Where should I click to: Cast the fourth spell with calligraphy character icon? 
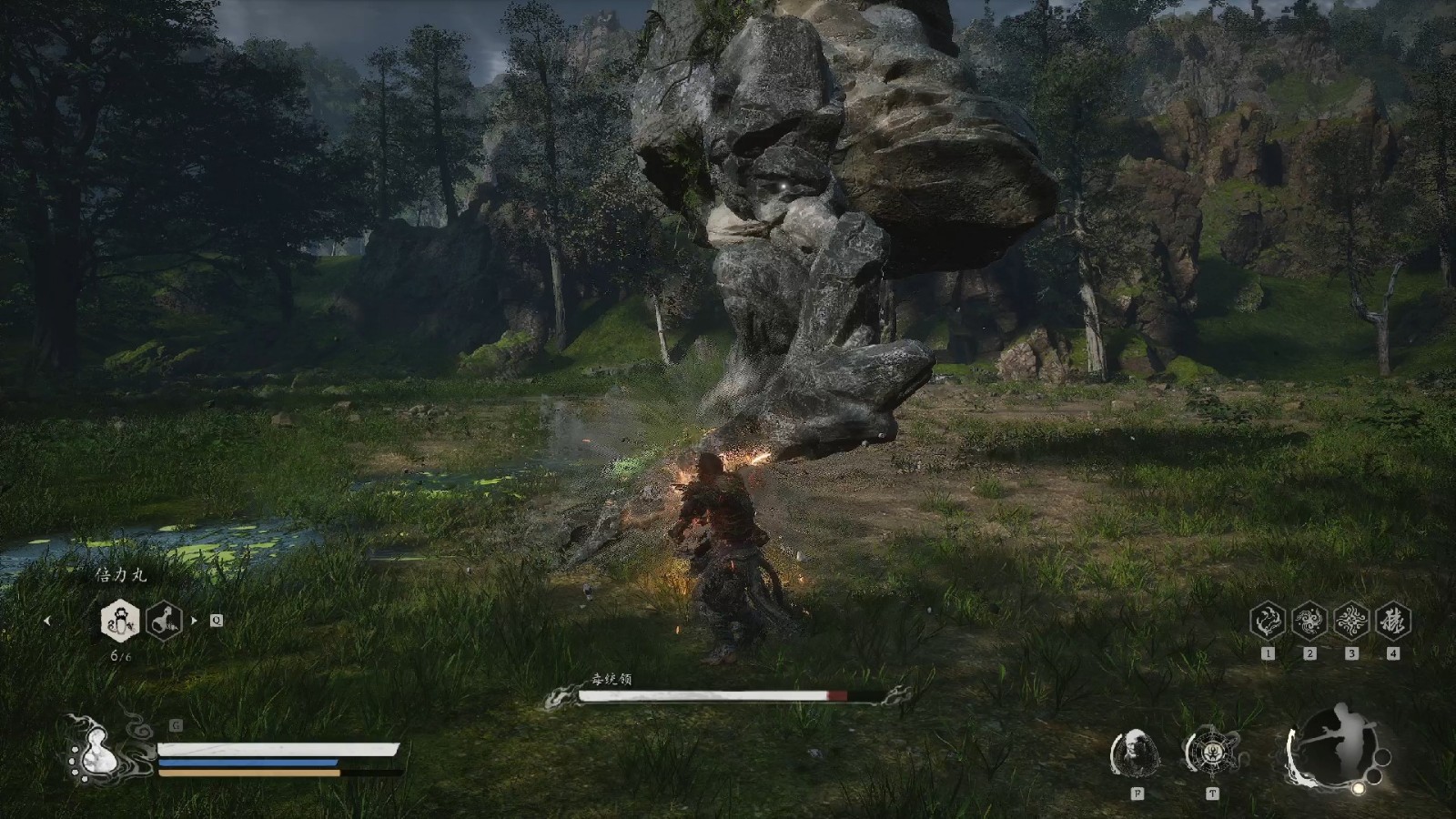tap(1393, 622)
